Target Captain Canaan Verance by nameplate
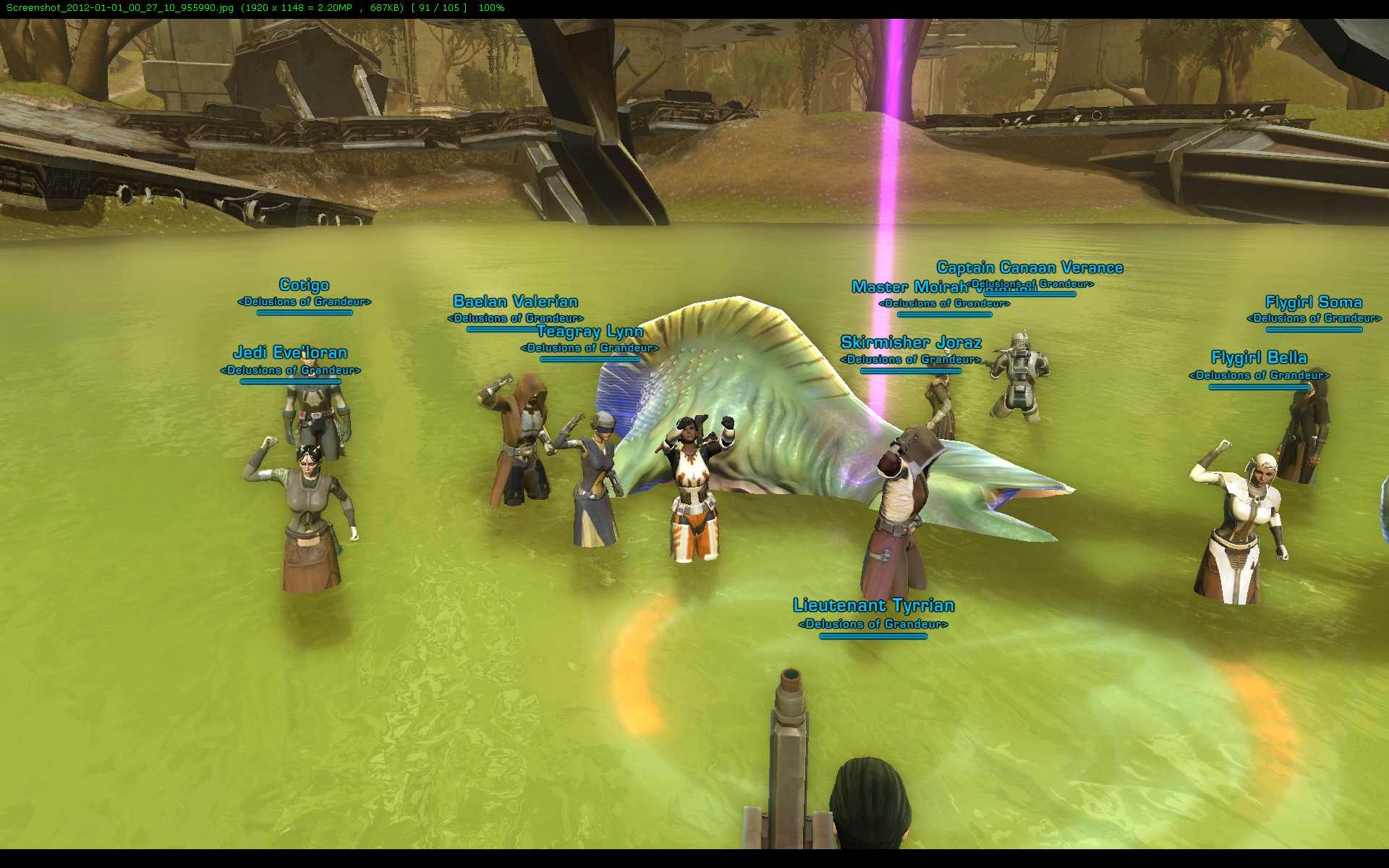The height and width of the screenshot is (868, 1389). click(1029, 268)
